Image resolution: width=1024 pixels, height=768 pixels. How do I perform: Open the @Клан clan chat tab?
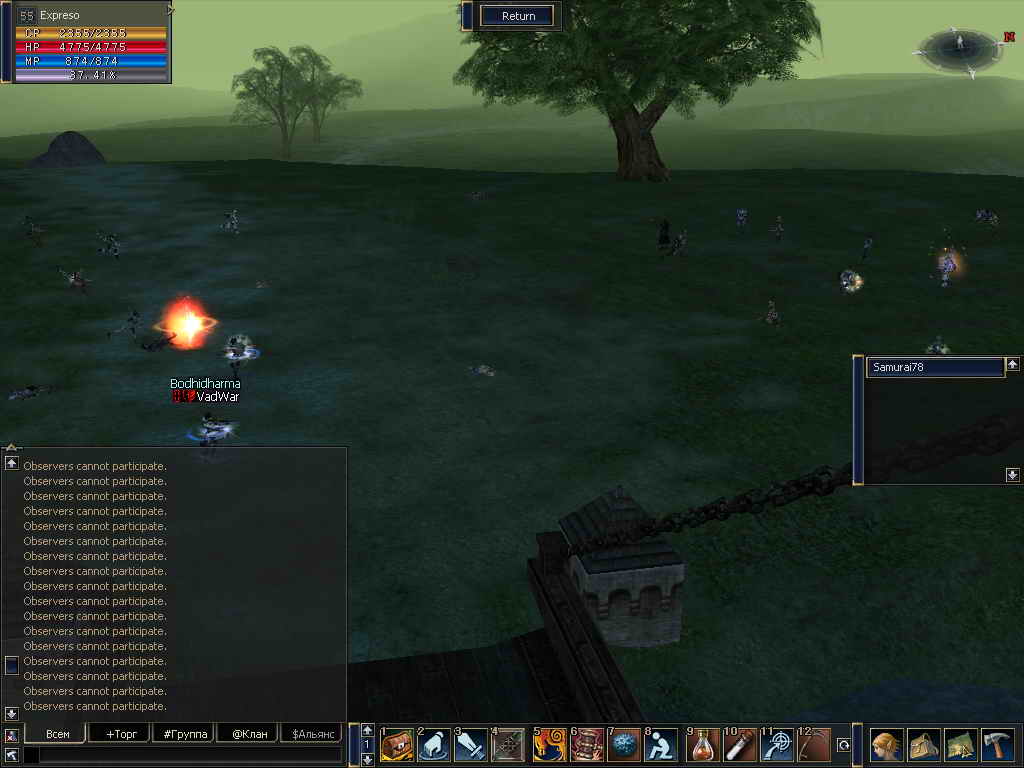point(248,734)
